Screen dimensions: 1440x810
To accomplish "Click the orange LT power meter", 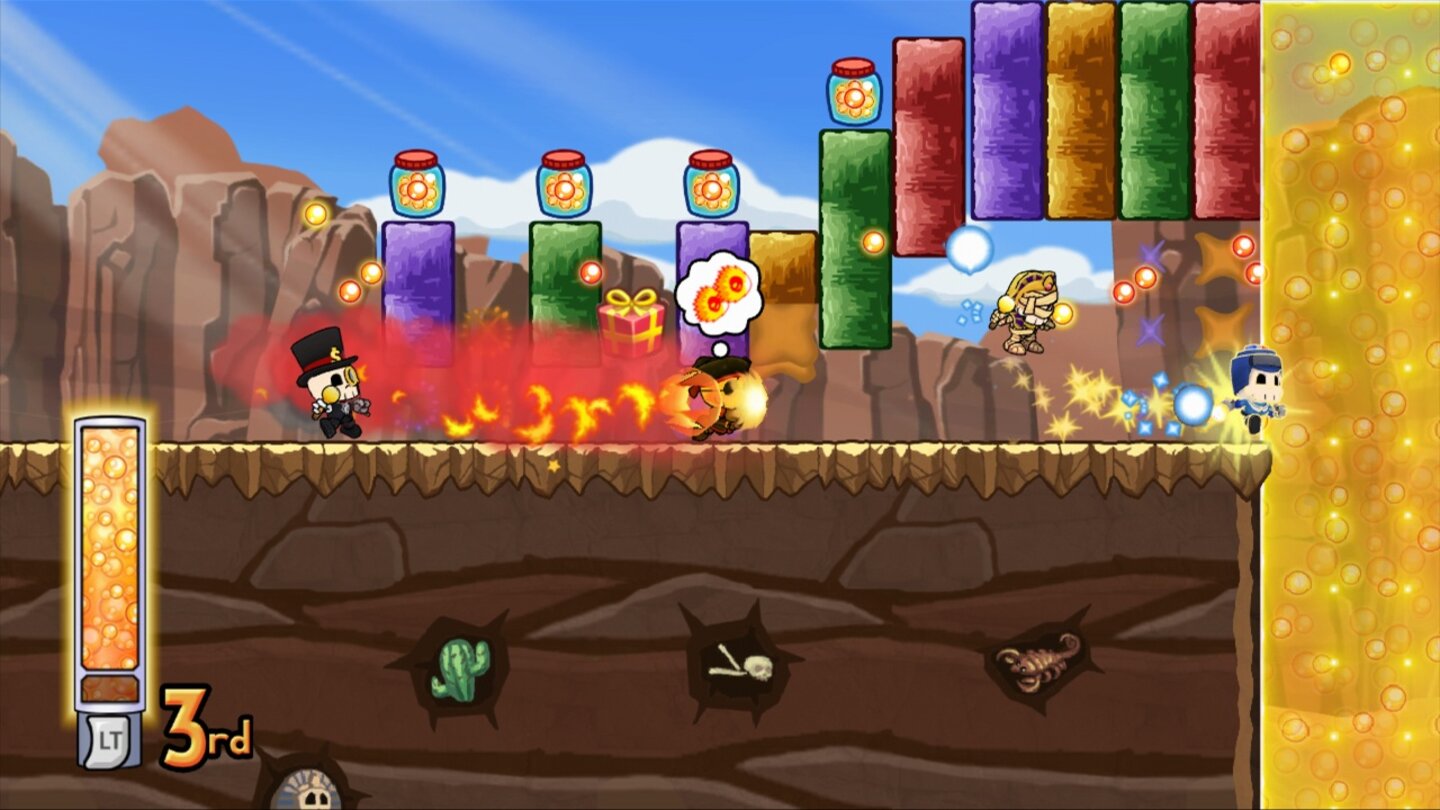I will pos(112,560).
